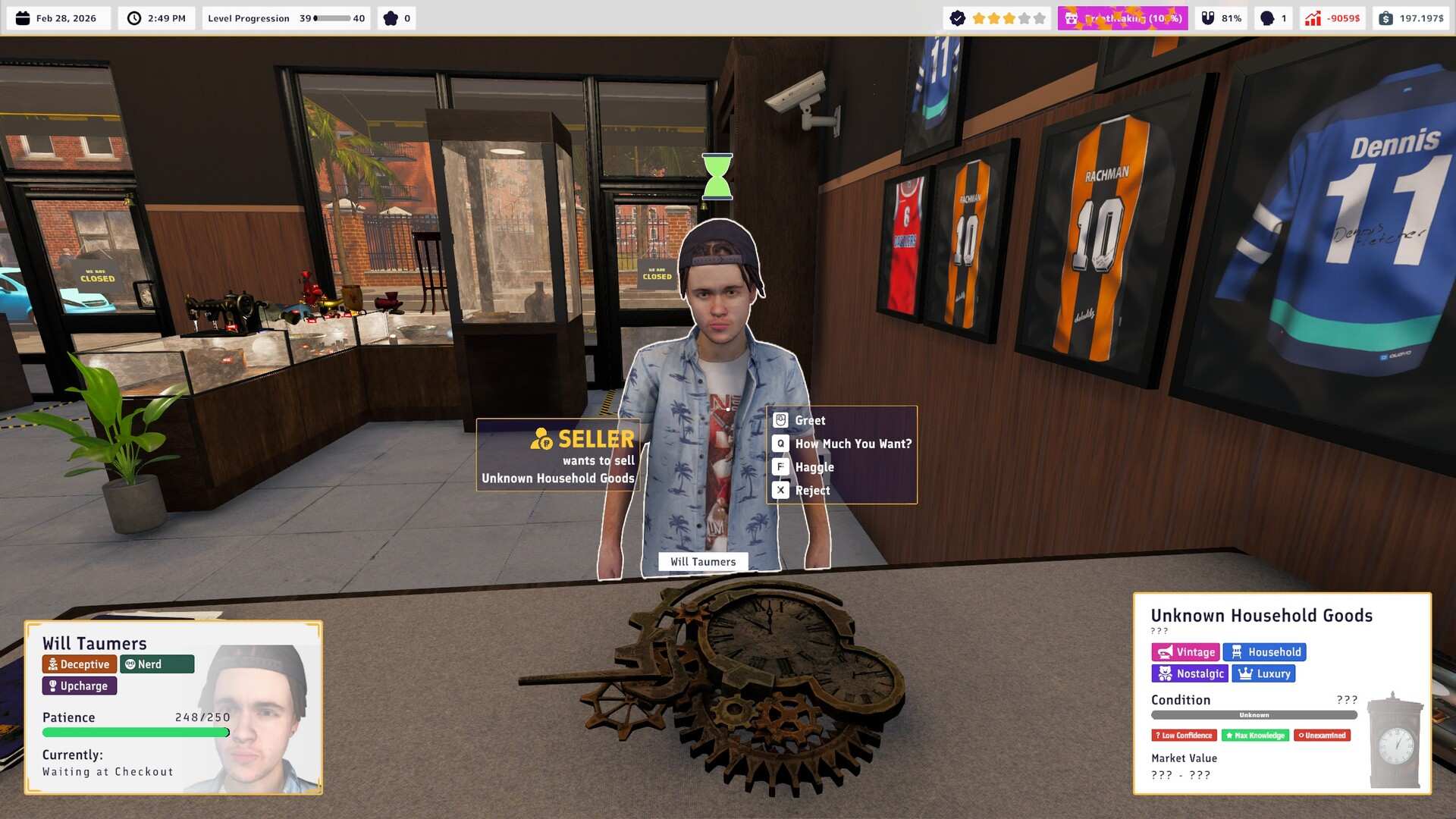Click the calendar icon showing Feb 28, 2026
Viewport: 1456px width, 819px height.
tap(24, 17)
